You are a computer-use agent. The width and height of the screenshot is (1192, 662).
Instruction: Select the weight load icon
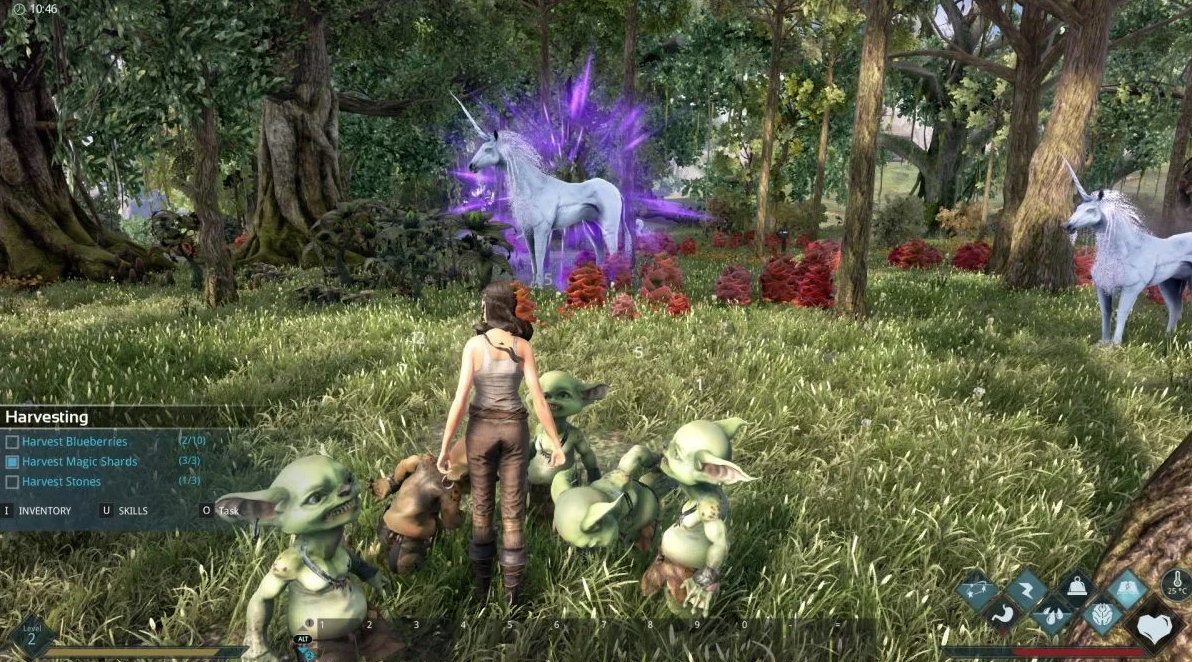pyautogui.click(x=1078, y=588)
